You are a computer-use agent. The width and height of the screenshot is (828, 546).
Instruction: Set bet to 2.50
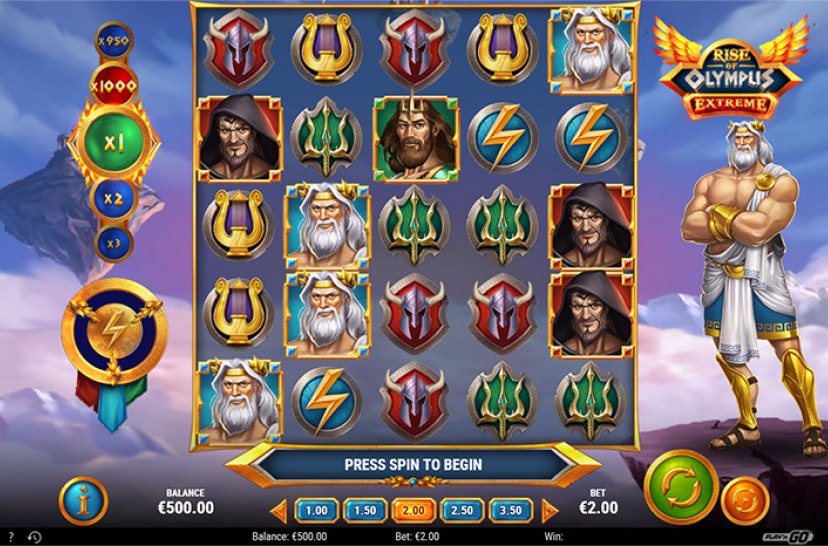461,510
